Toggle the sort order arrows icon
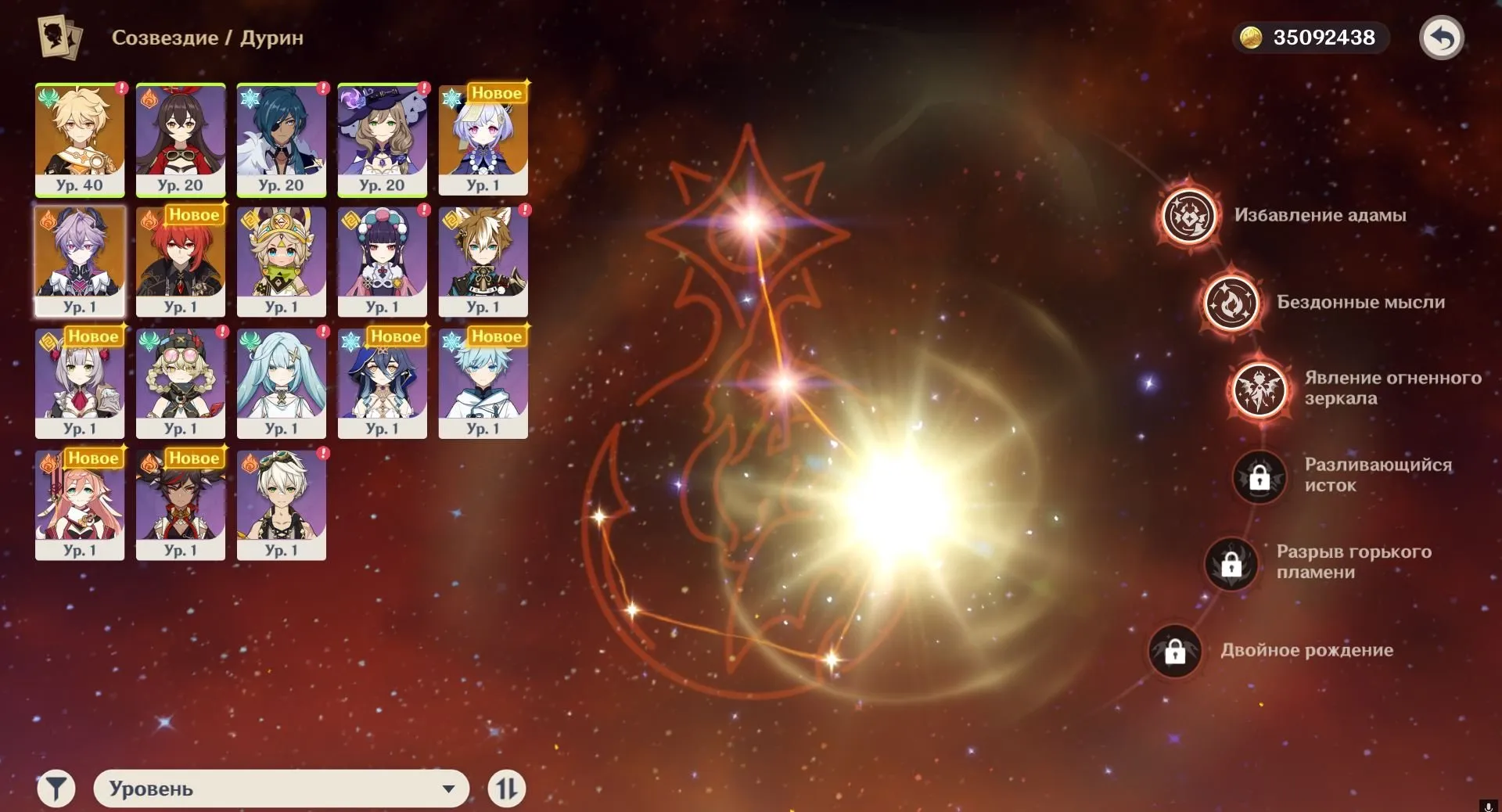This screenshot has width=1502, height=812. coord(507,789)
